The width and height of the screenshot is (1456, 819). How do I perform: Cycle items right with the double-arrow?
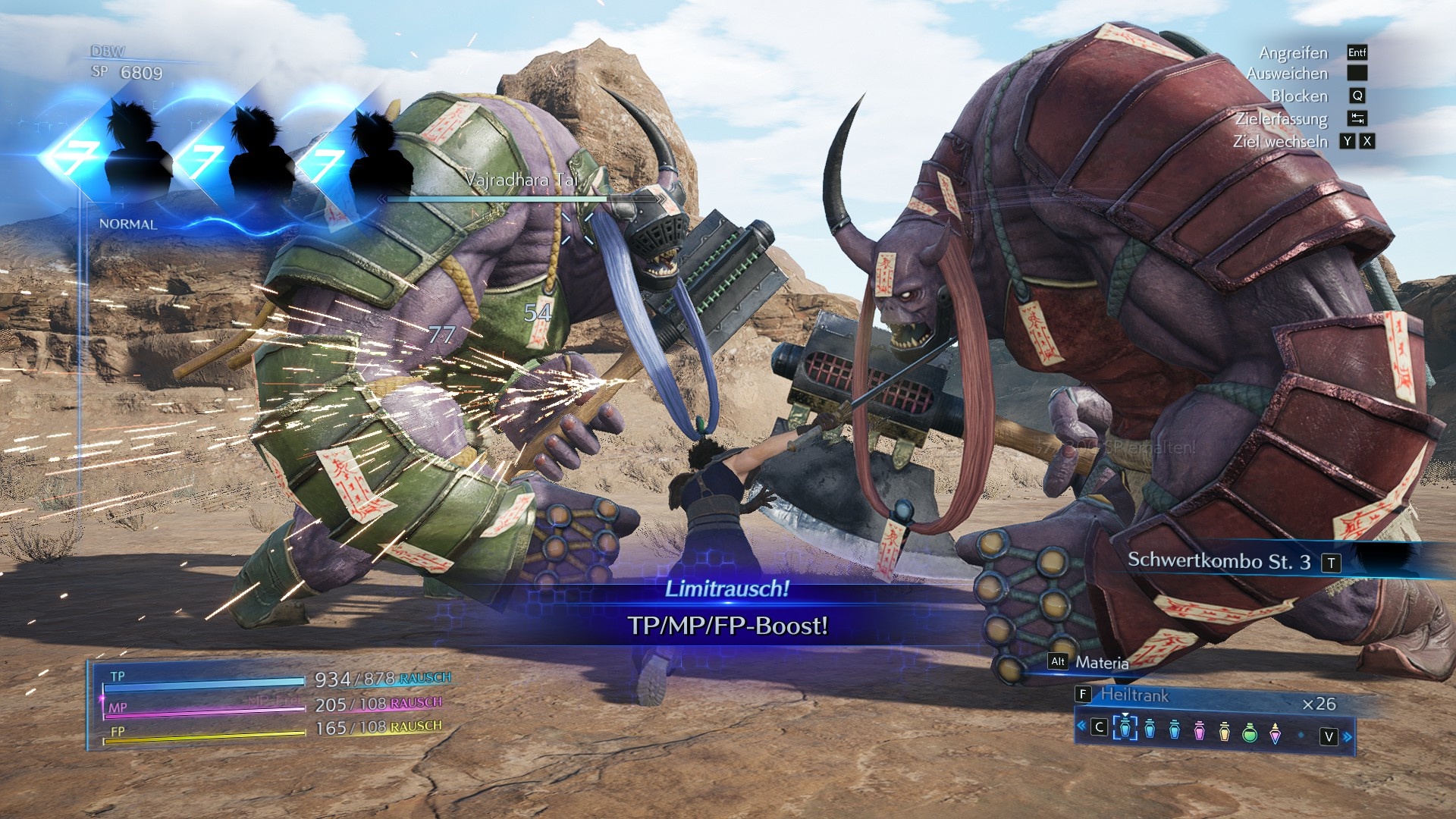(1348, 736)
